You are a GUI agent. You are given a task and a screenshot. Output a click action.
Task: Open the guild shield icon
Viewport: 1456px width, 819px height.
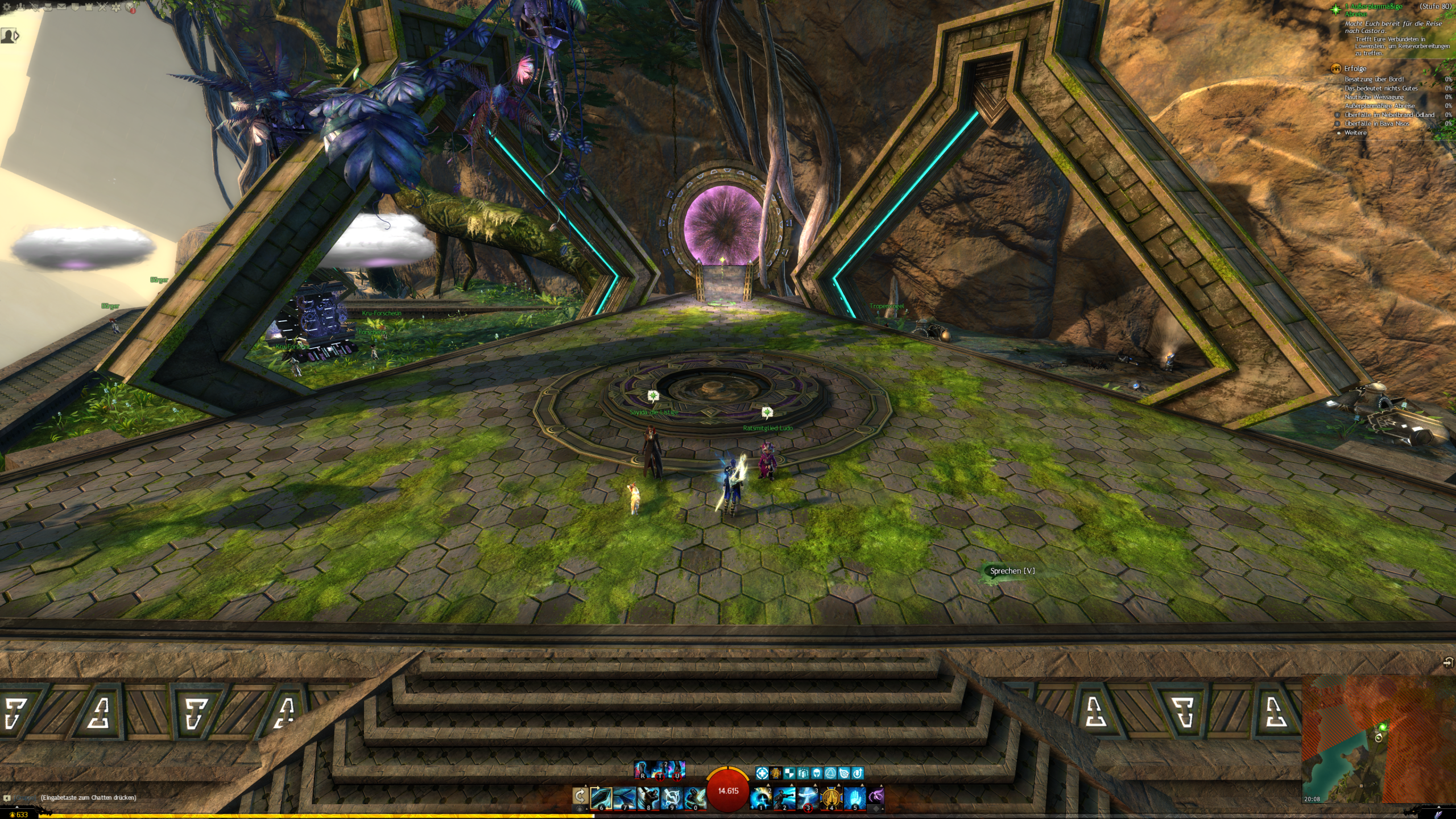pyautogui.click(x=75, y=7)
